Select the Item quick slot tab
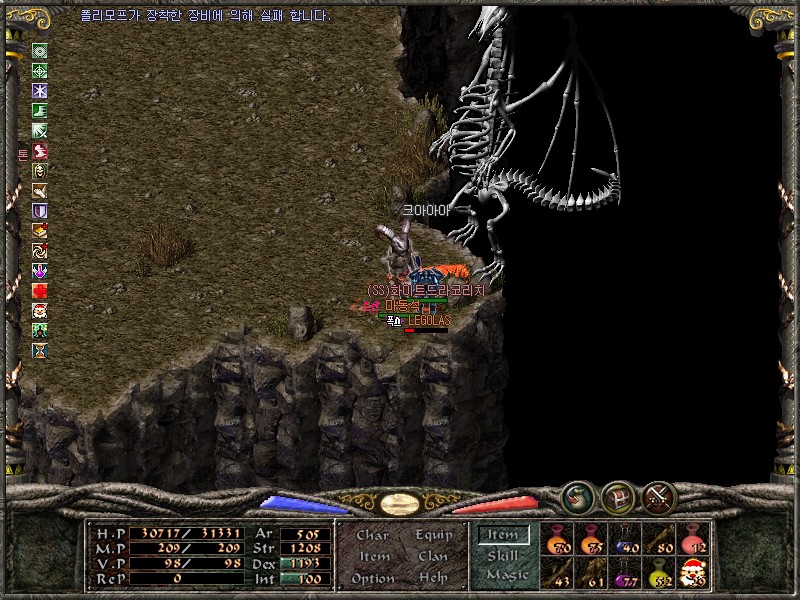This screenshot has height=600, width=800. (503, 537)
